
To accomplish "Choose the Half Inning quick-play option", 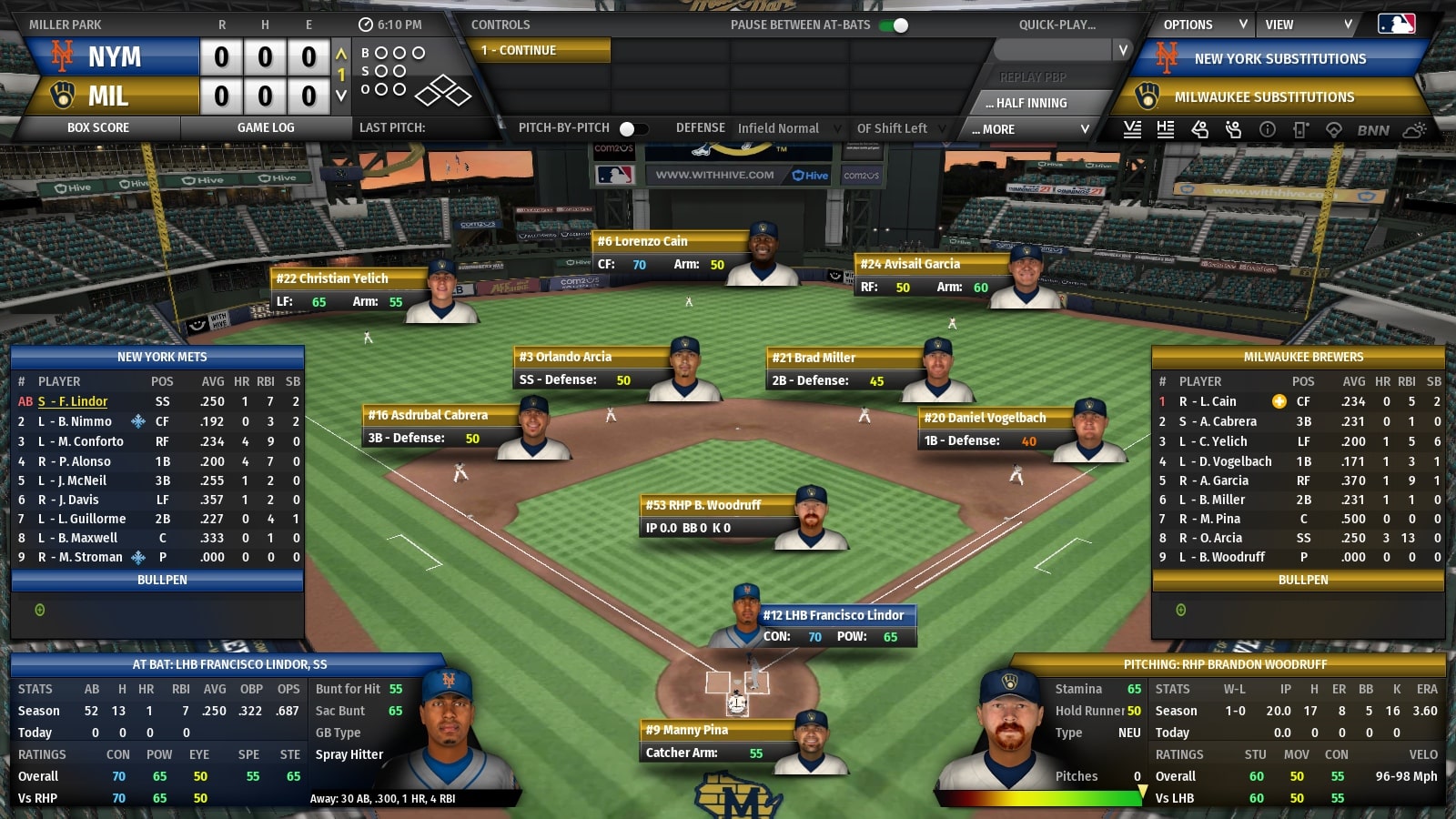I will coord(1031,103).
